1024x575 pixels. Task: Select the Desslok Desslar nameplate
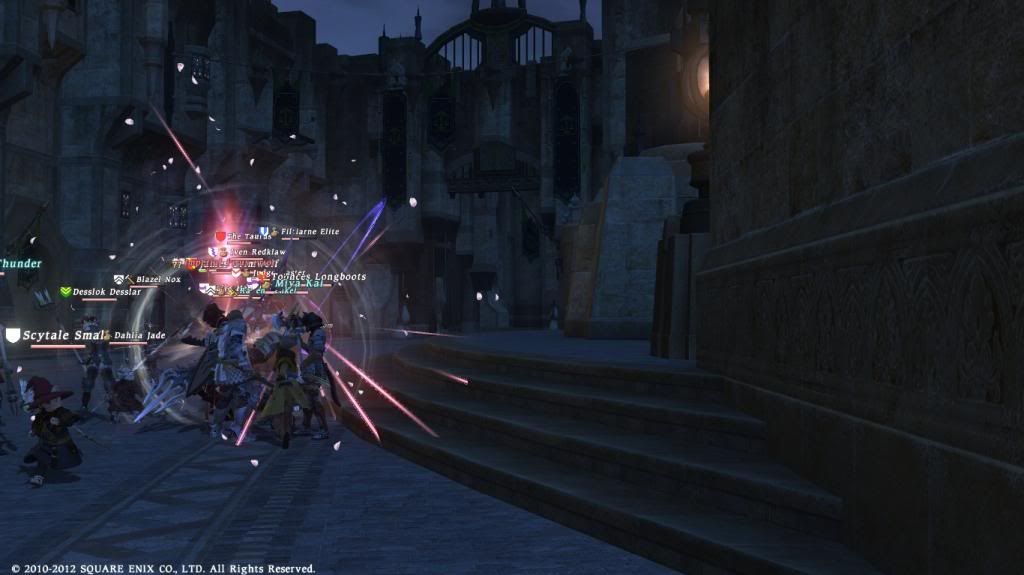pos(106,292)
